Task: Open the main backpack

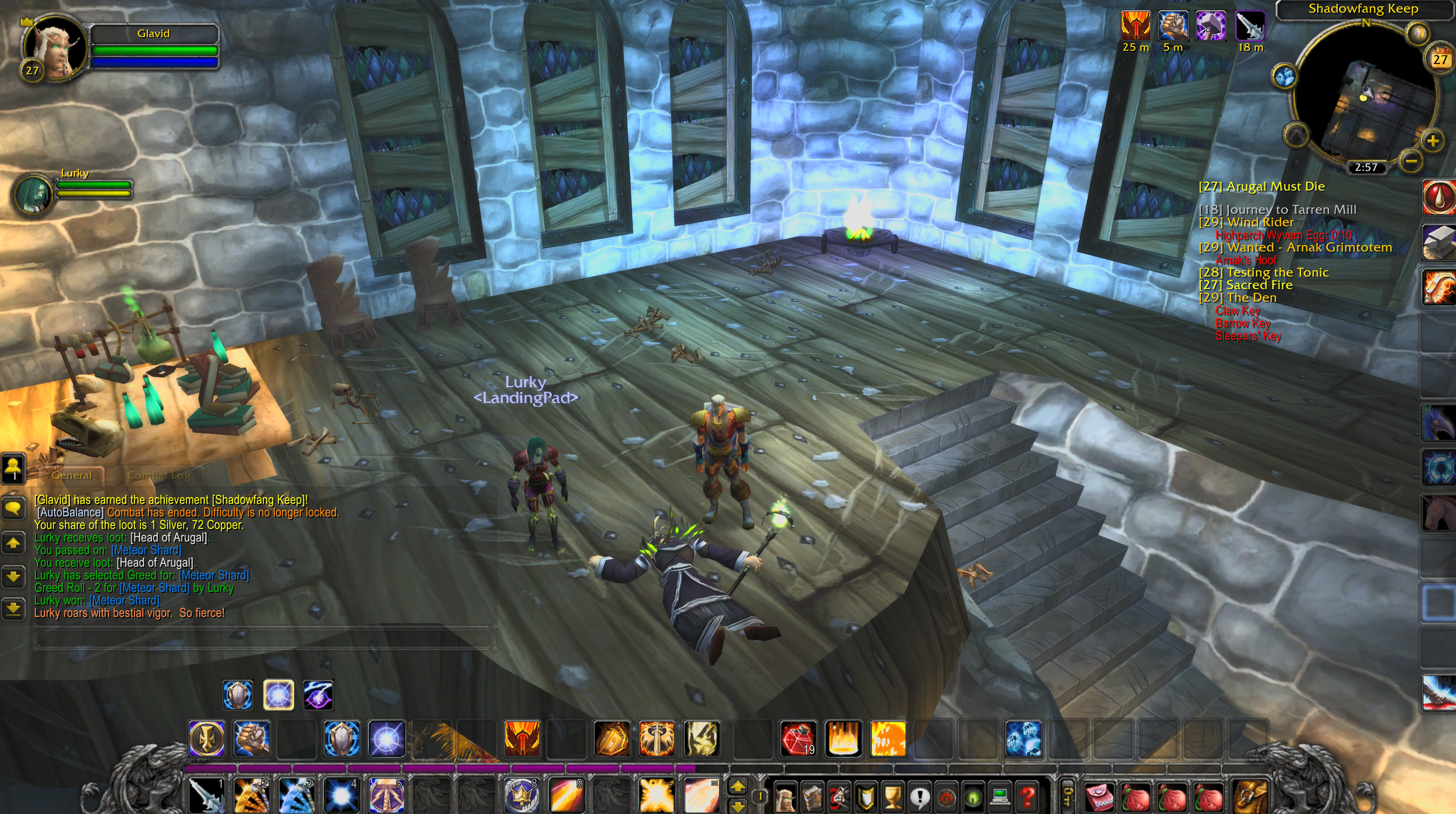Action: (1250, 796)
